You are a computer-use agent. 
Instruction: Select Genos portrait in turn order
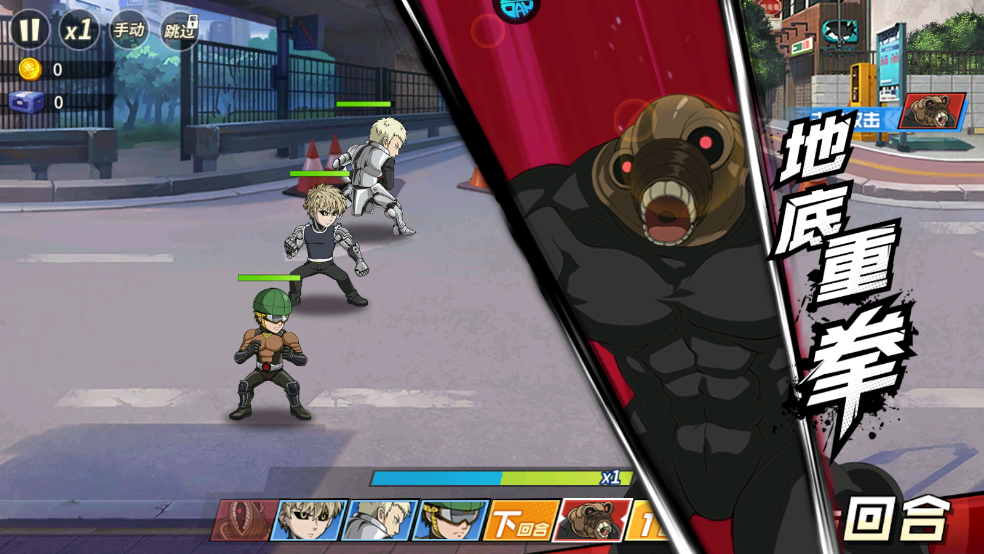pos(308,520)
